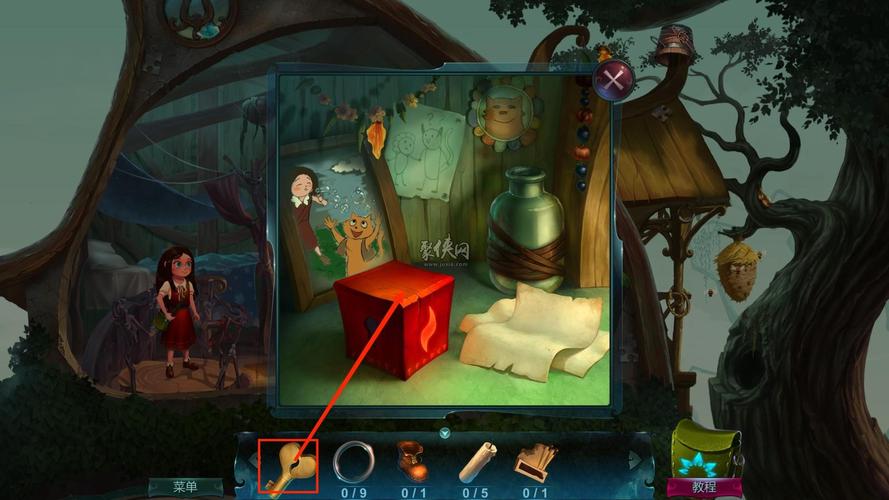Collapse the inventory bar with the small arrow
889x500 pixels.
tap(444, 433)
